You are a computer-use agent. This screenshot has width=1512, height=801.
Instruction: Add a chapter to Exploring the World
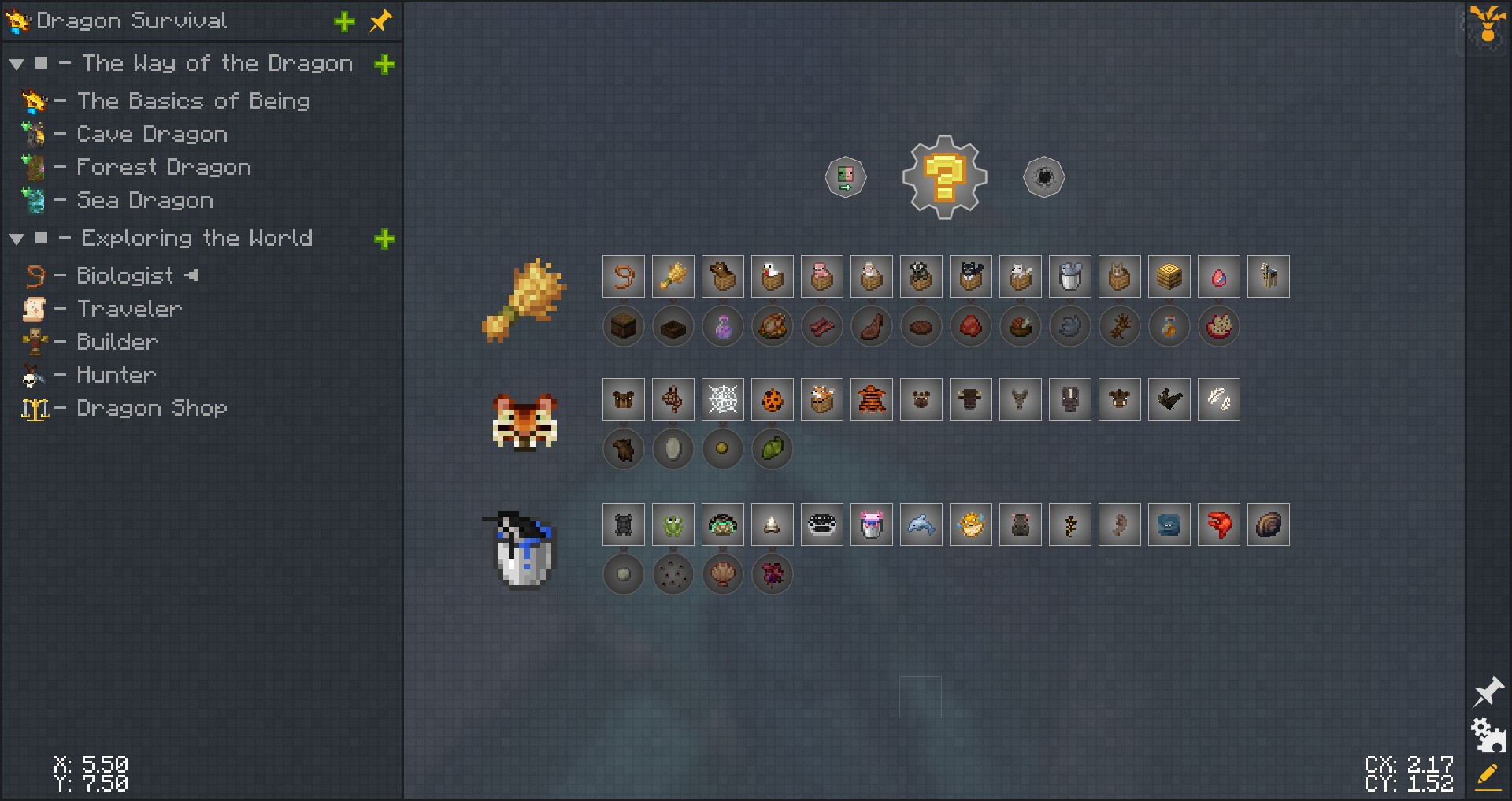pyautogui.click(x=384, y=239)
